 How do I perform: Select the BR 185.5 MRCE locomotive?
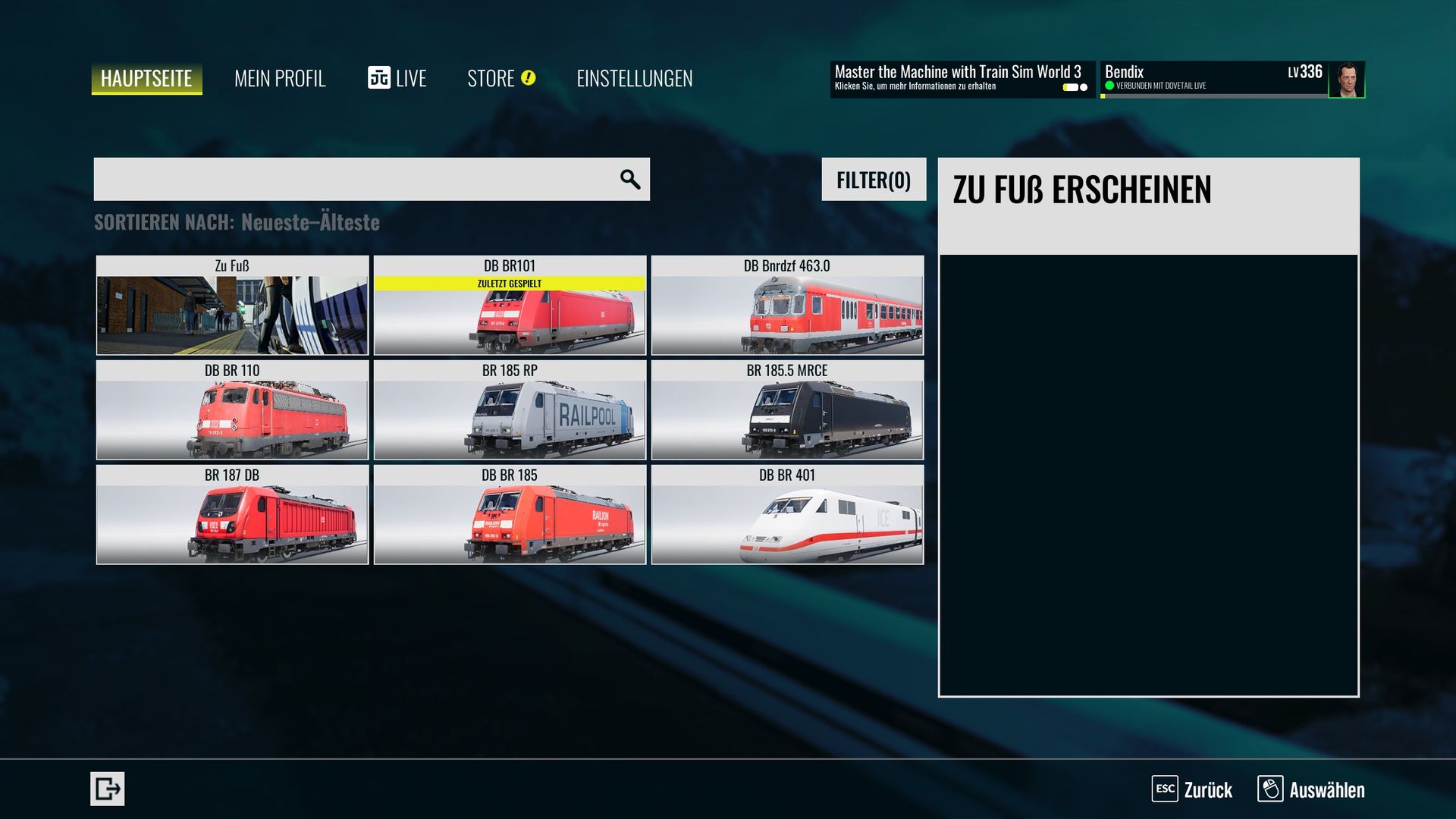click(x=787, y=410)
